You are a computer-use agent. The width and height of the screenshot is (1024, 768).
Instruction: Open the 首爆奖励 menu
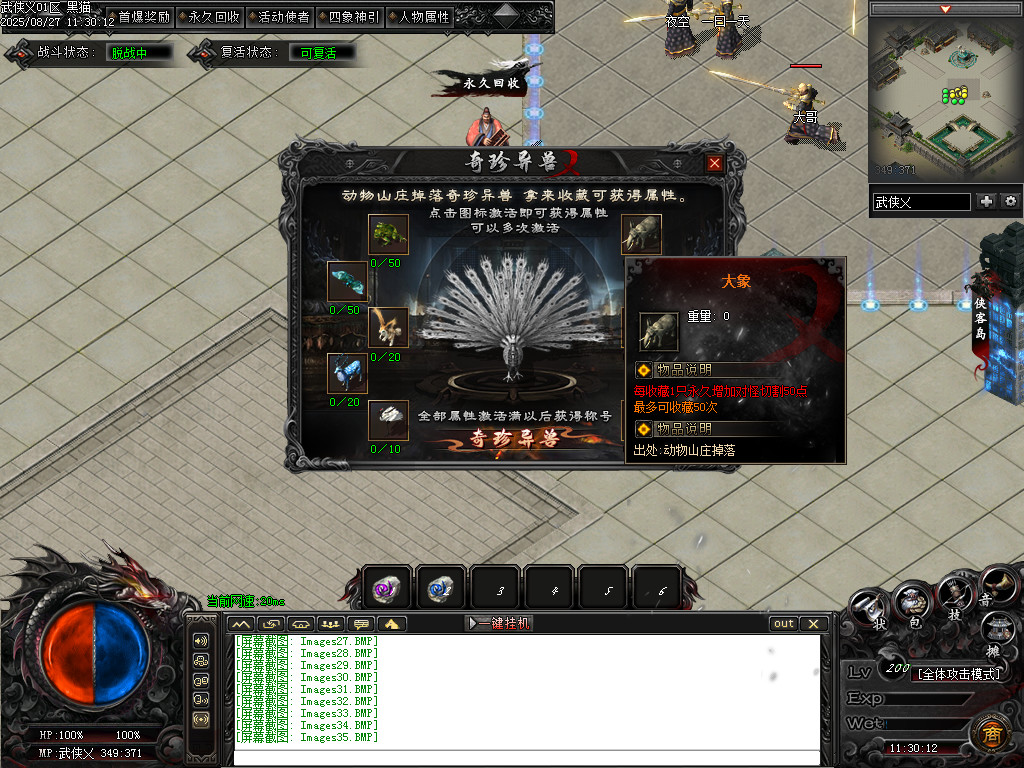coord(143,17)
